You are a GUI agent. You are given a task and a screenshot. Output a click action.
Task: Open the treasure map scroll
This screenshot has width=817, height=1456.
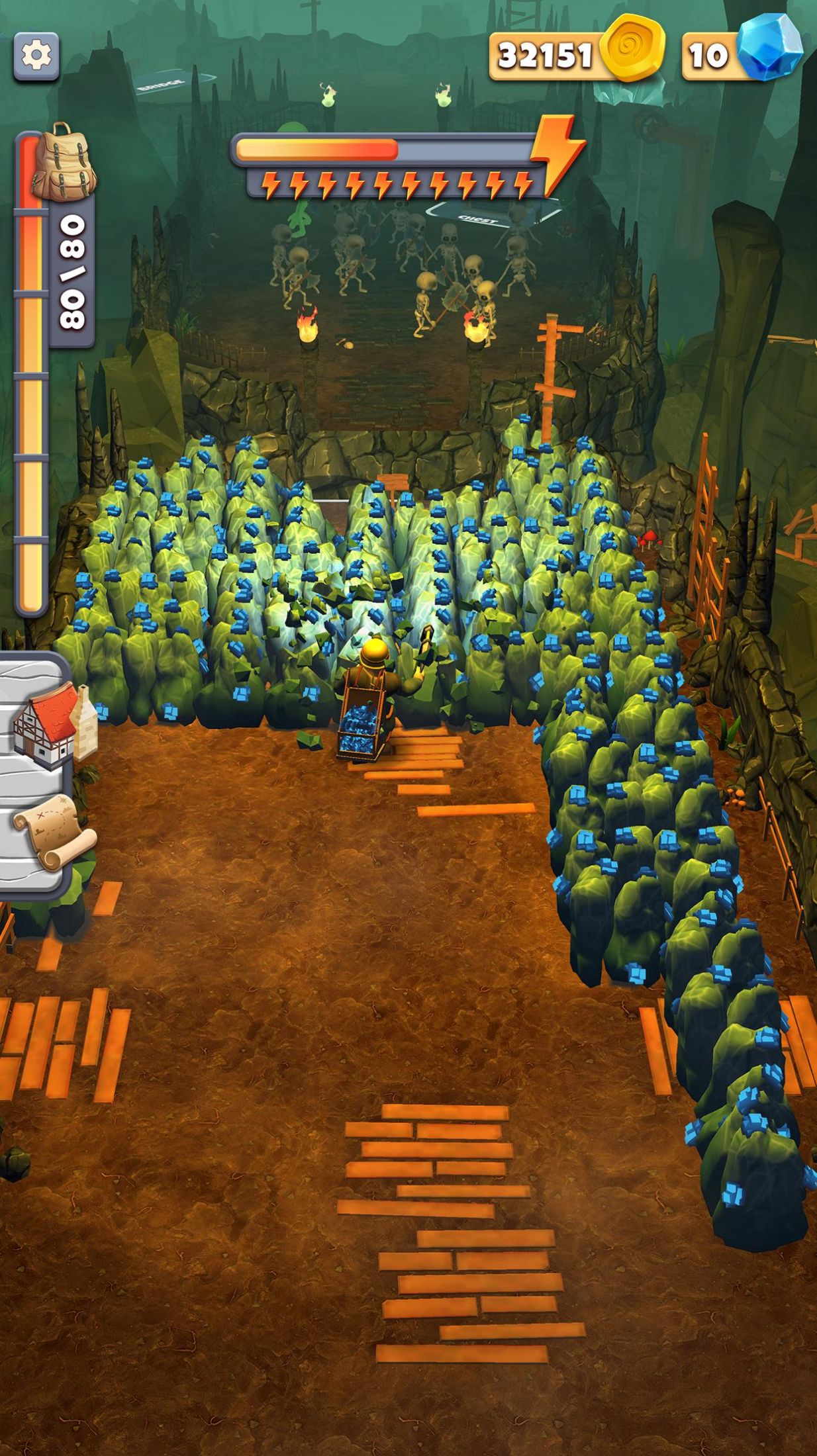click(x=53, y=830)
